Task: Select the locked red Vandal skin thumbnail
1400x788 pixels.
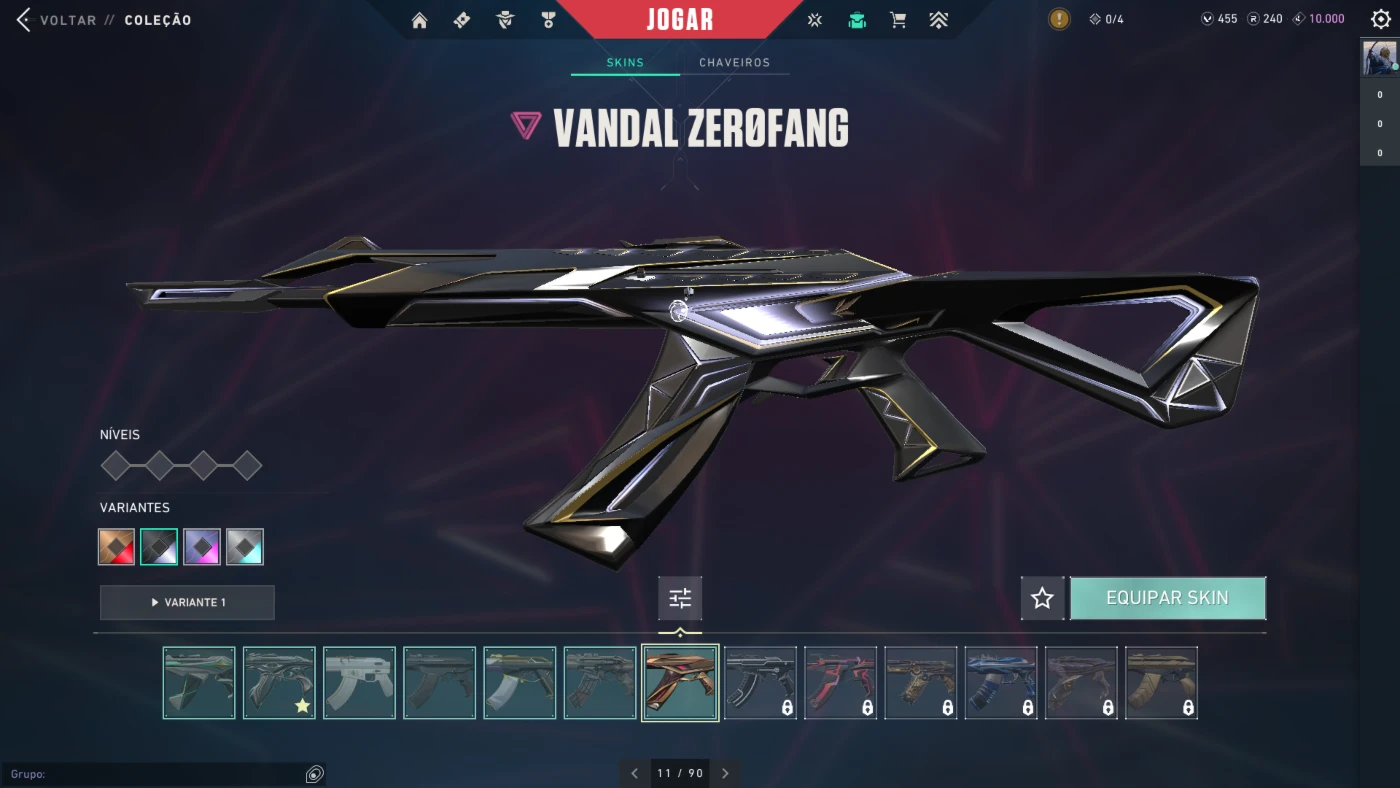Action: (840, 683)
